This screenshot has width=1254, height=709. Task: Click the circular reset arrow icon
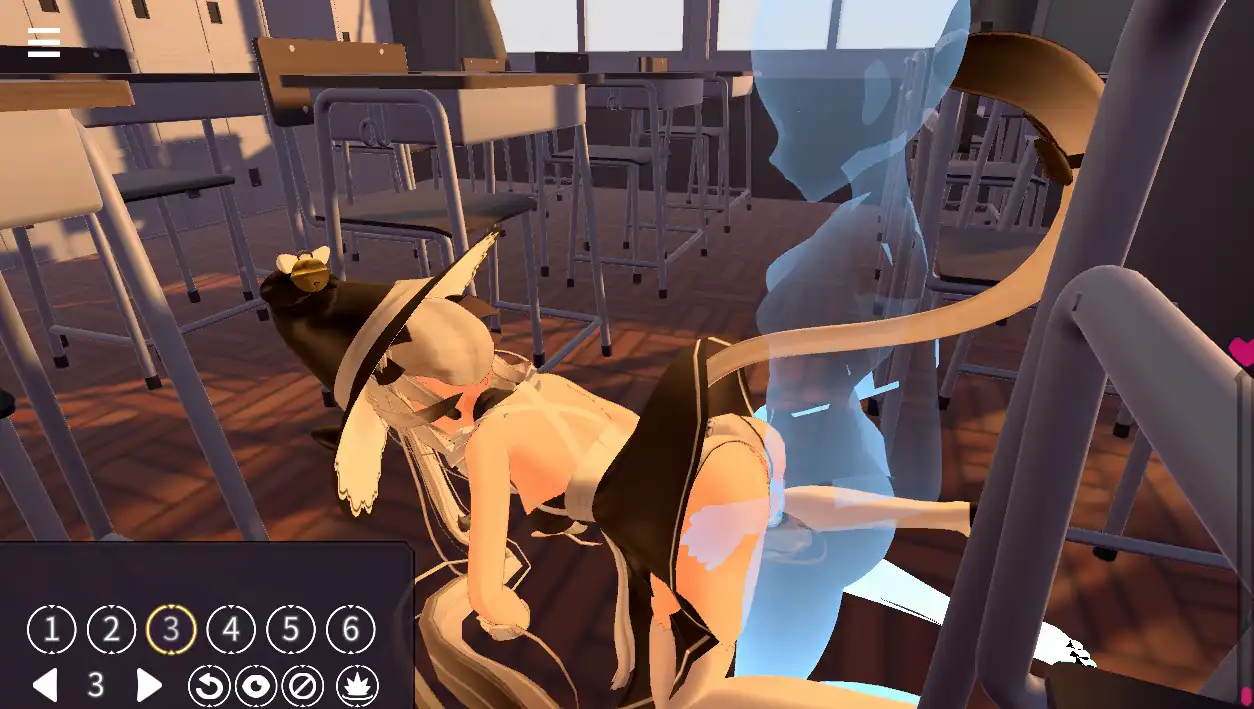pos(209,686)
